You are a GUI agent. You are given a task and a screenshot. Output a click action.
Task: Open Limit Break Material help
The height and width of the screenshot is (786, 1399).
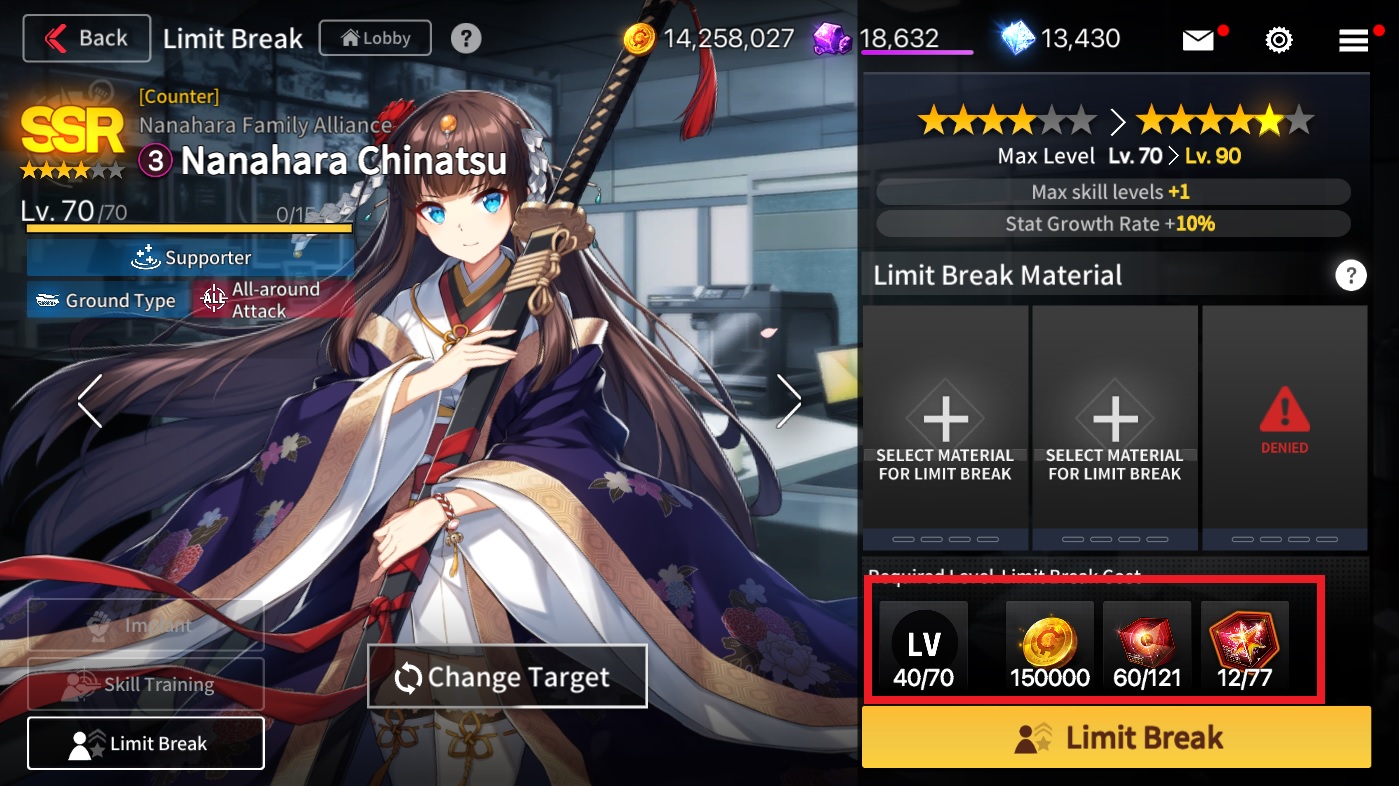click(x=1350, y=275)
